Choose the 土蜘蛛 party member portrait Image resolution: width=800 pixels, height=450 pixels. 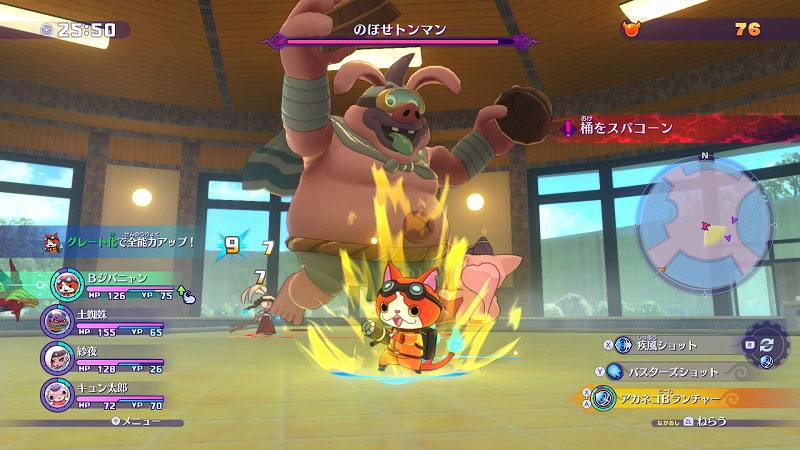[x=55, y=321]
